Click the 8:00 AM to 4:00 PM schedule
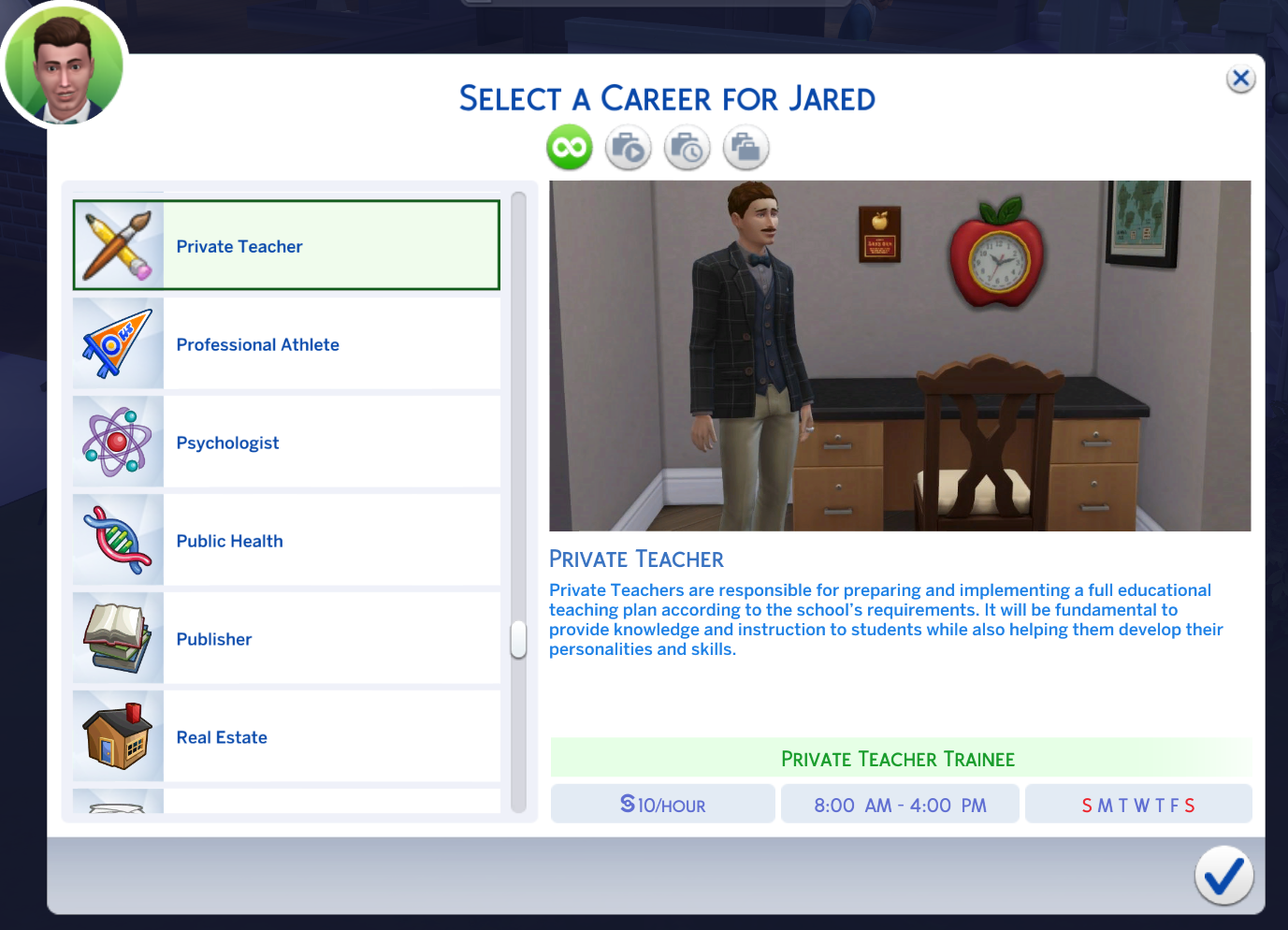Image resolution: width=1288 pixels, height=930 pixels. [x=900, y=803]
